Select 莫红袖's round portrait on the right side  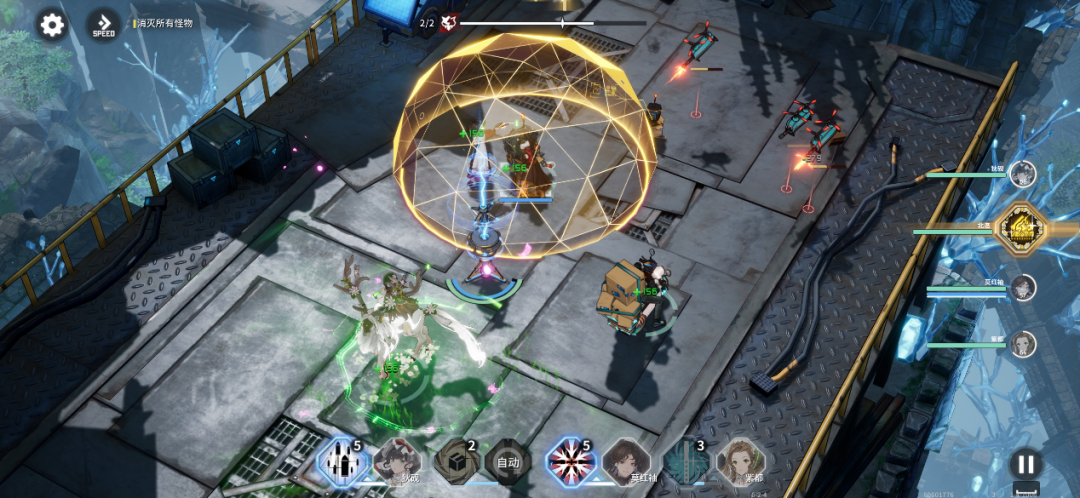(x=1022, y=288)
